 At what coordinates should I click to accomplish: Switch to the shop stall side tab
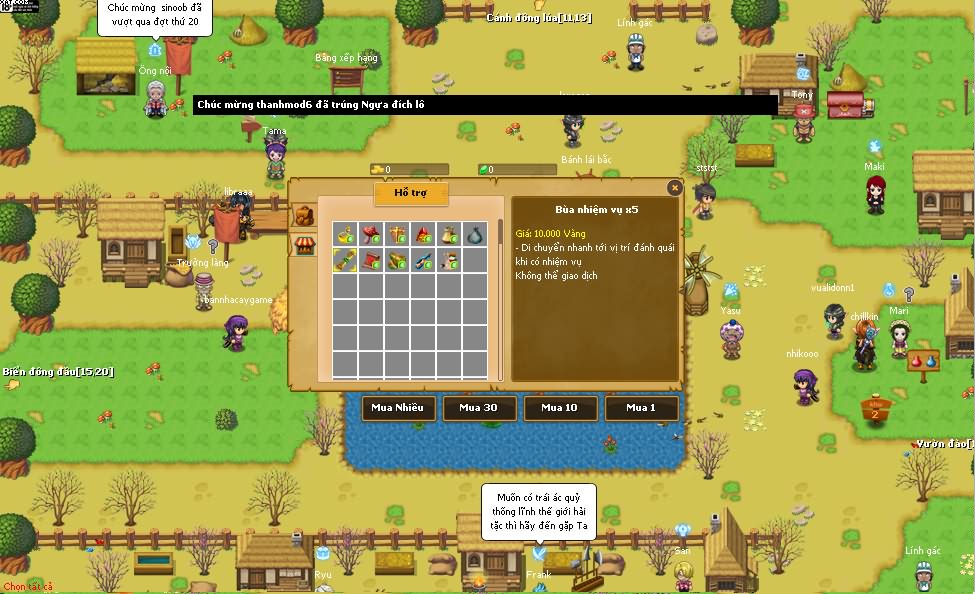click(x=303, y=245)
